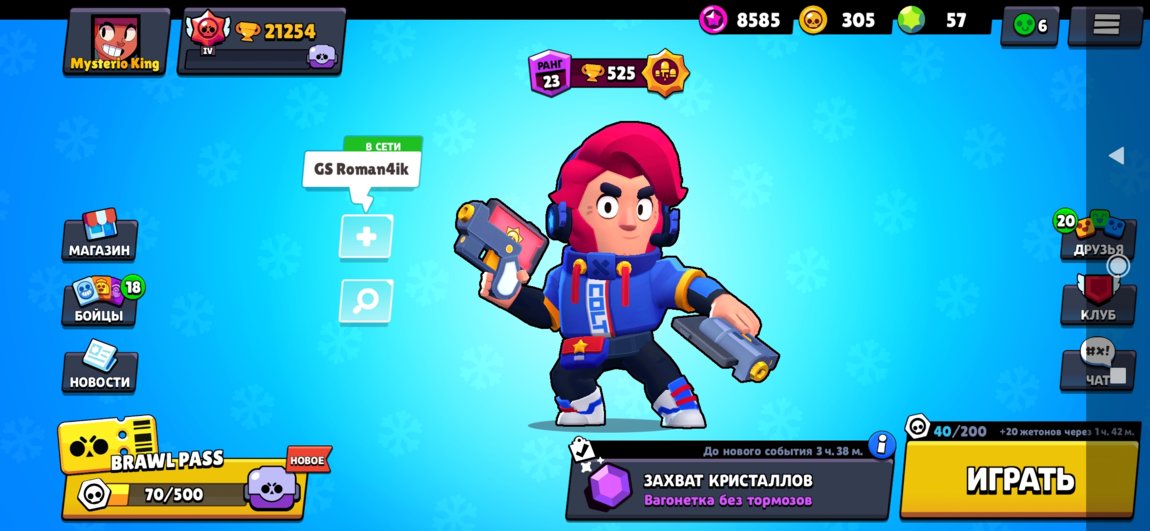Screen dimensions: 1150x531
Task: Tap the white side-panel arrow
Action: 1117,155
